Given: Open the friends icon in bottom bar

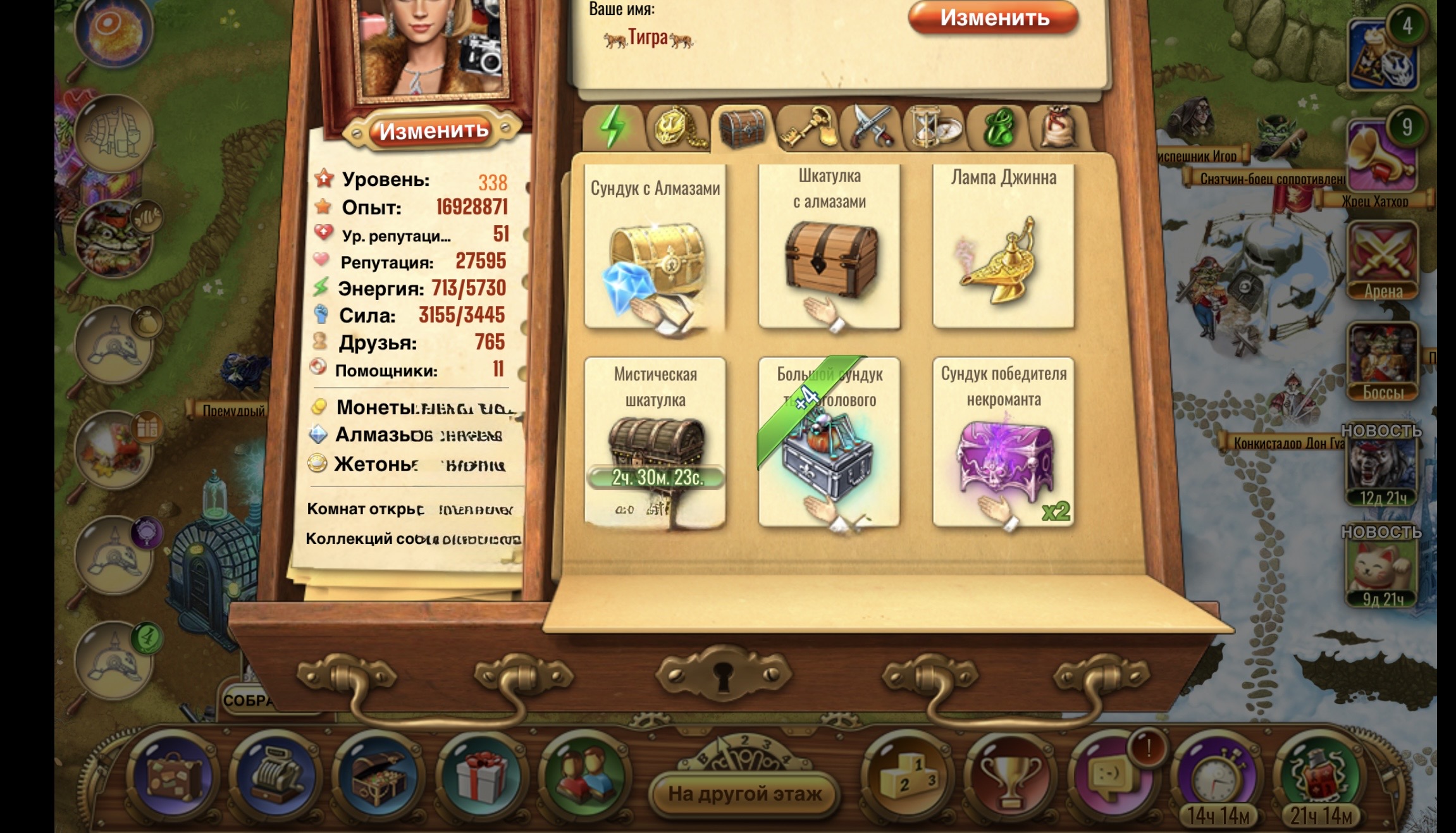Looking at the screenshot, I should [x=585, y=777].
